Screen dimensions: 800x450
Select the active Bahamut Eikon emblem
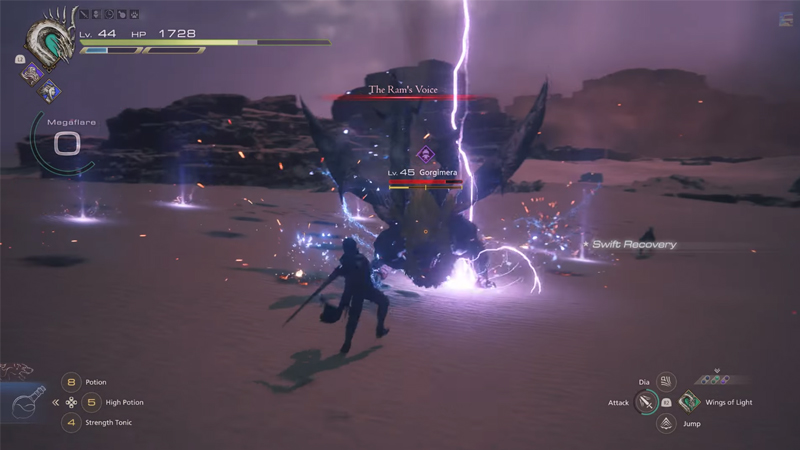[50, 44]
